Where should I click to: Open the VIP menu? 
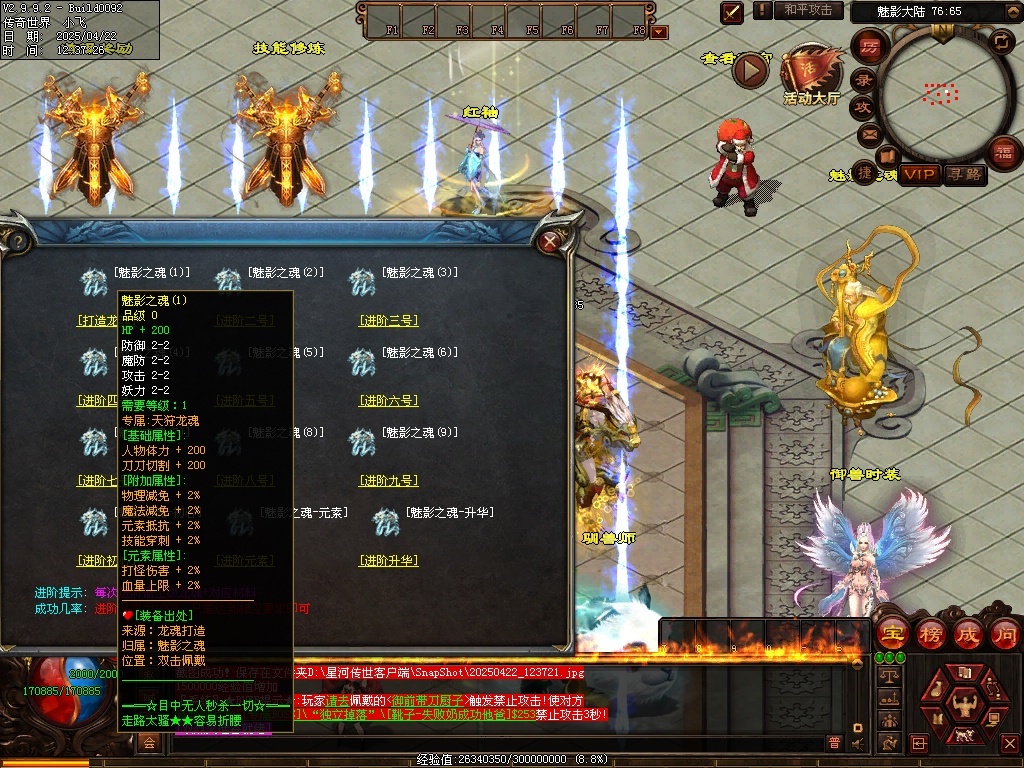919,175
